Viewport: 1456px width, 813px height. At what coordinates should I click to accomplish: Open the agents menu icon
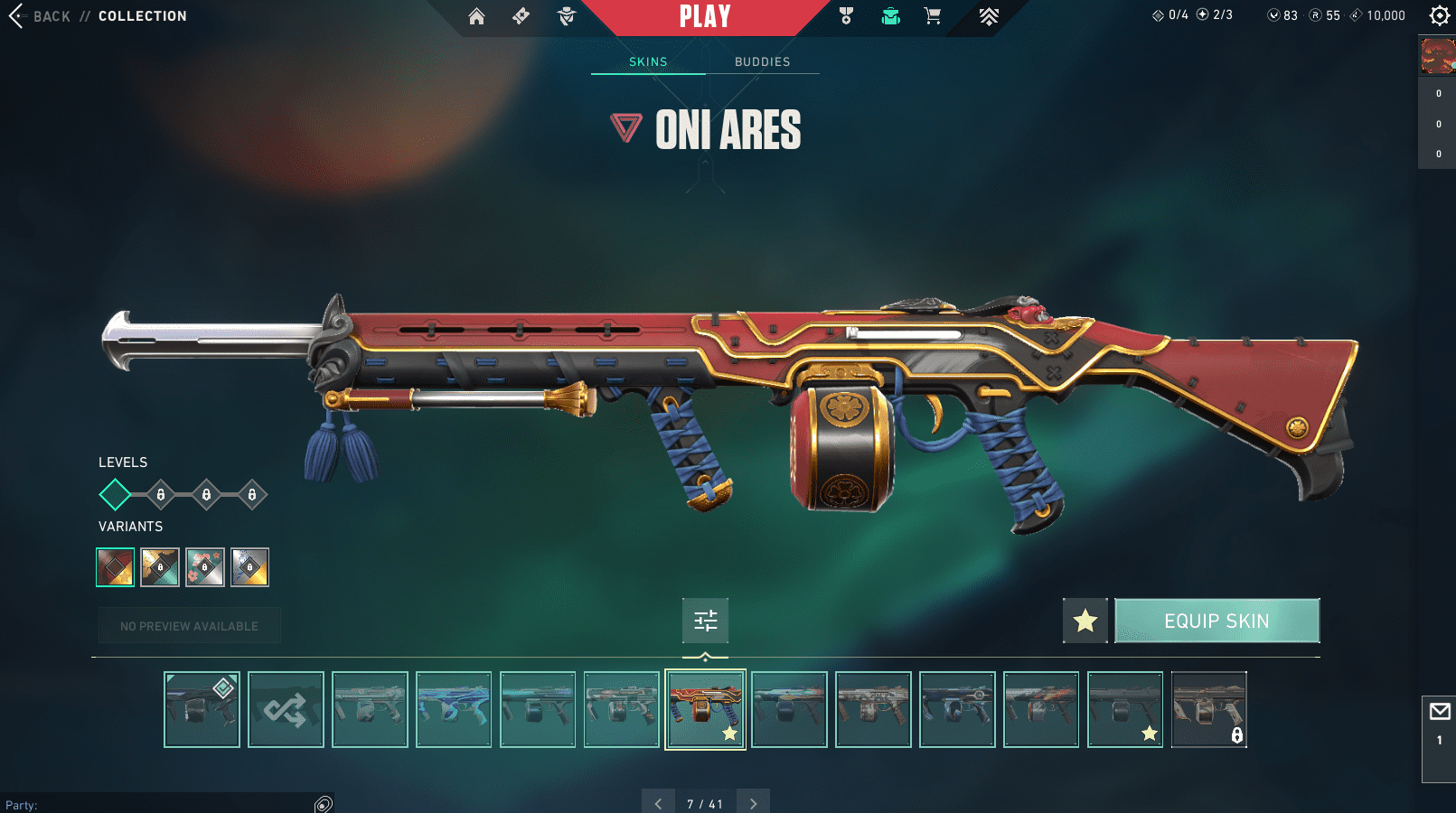567,16
